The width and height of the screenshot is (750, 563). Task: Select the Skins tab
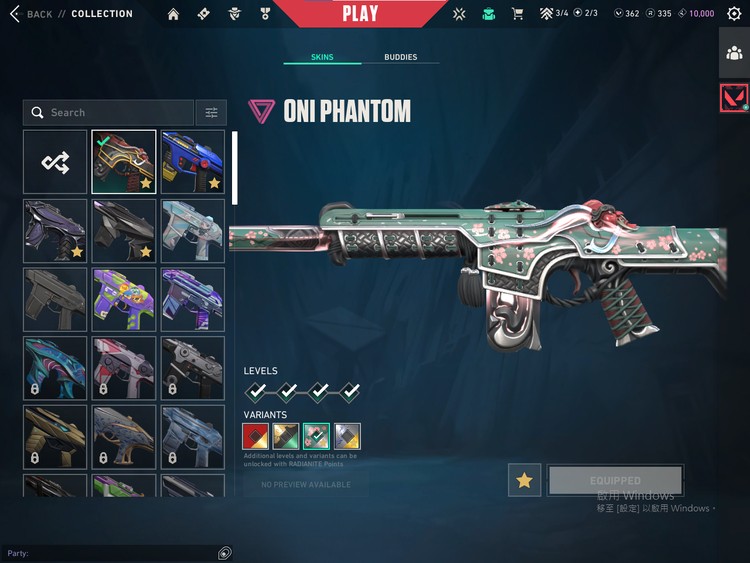[x=321, y=57]
